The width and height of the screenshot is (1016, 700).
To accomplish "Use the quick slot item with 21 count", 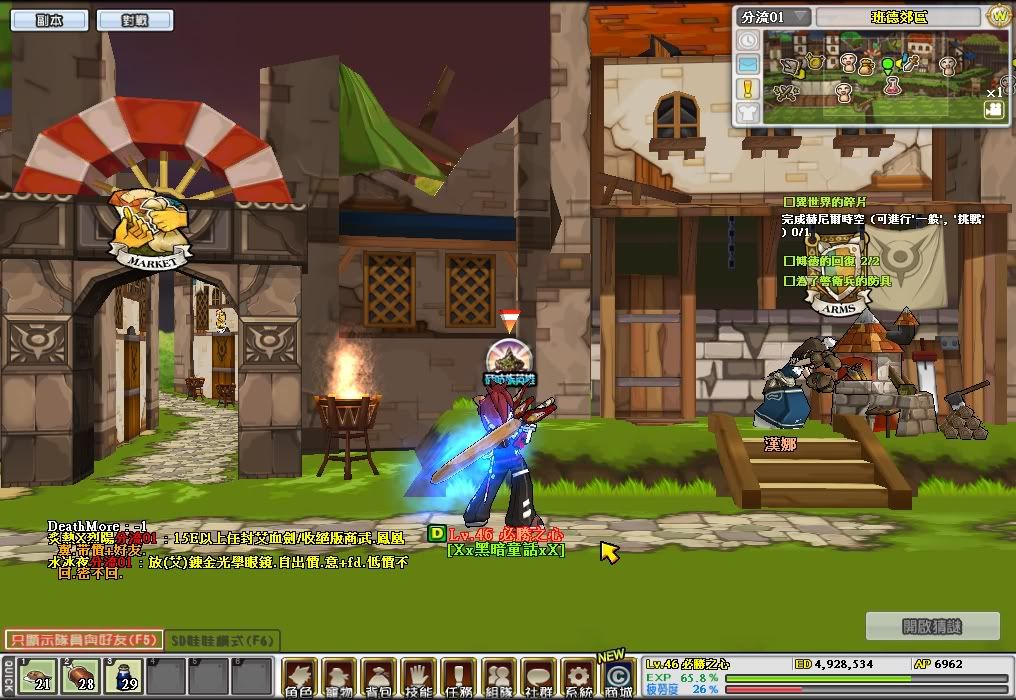I will [37, 676].
